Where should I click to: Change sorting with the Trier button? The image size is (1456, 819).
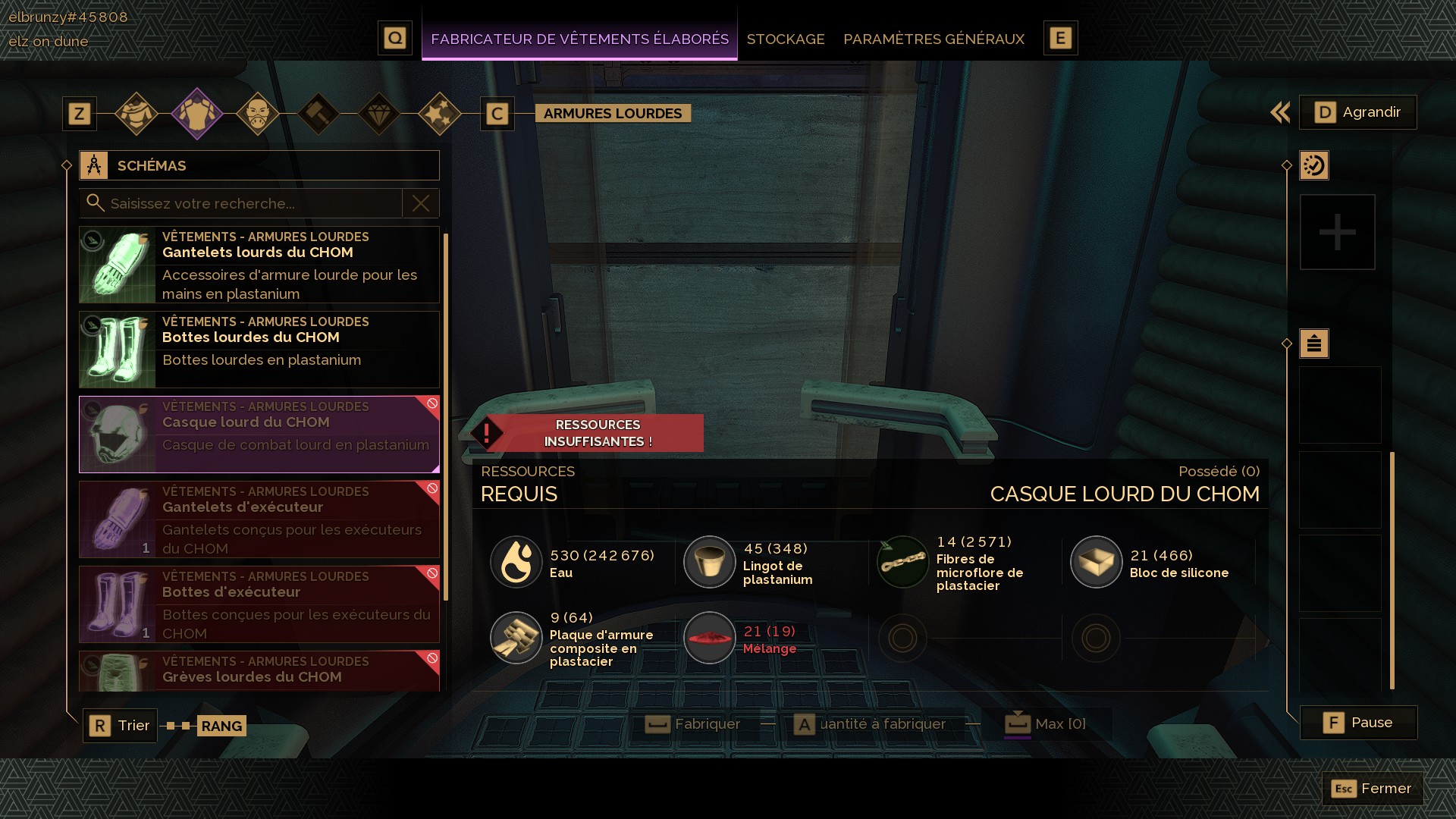(x=121, y=726)
